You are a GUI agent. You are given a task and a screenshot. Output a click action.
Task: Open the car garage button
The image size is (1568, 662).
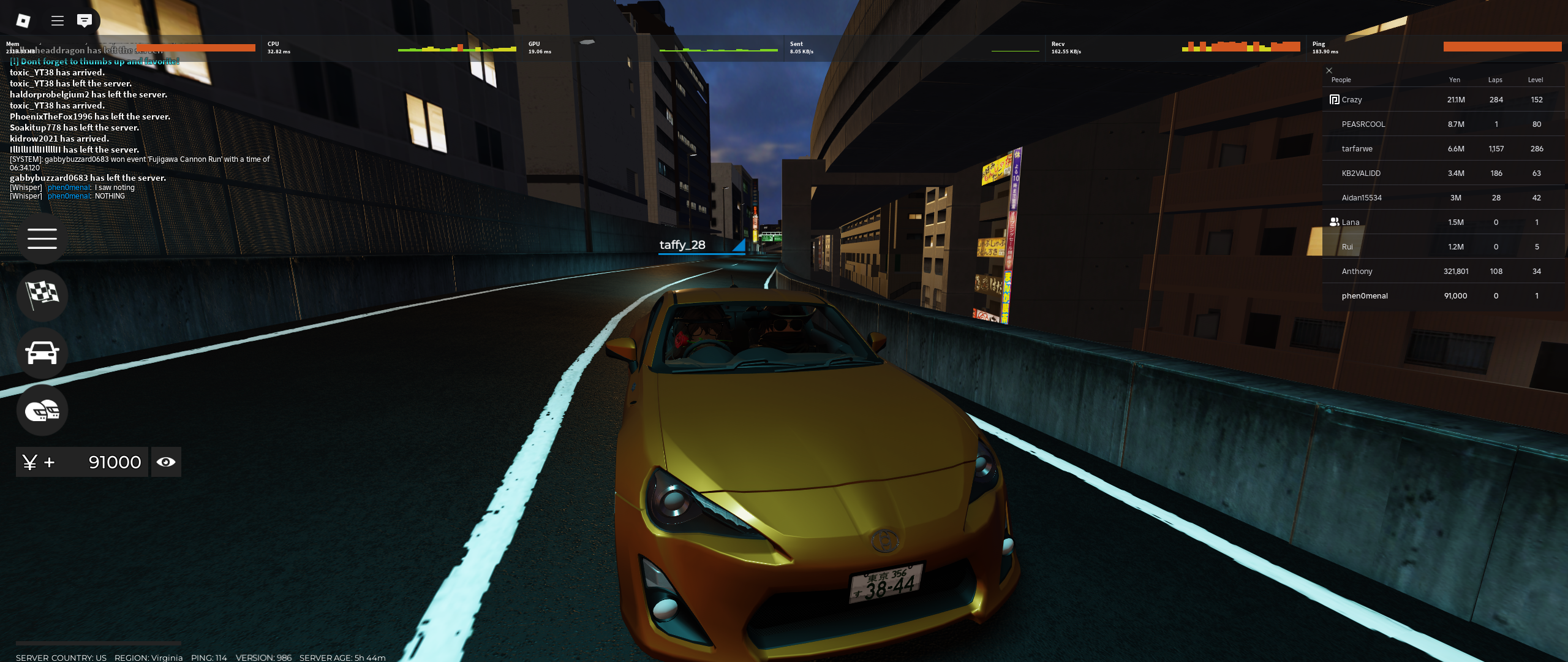[x=42, y=353]
